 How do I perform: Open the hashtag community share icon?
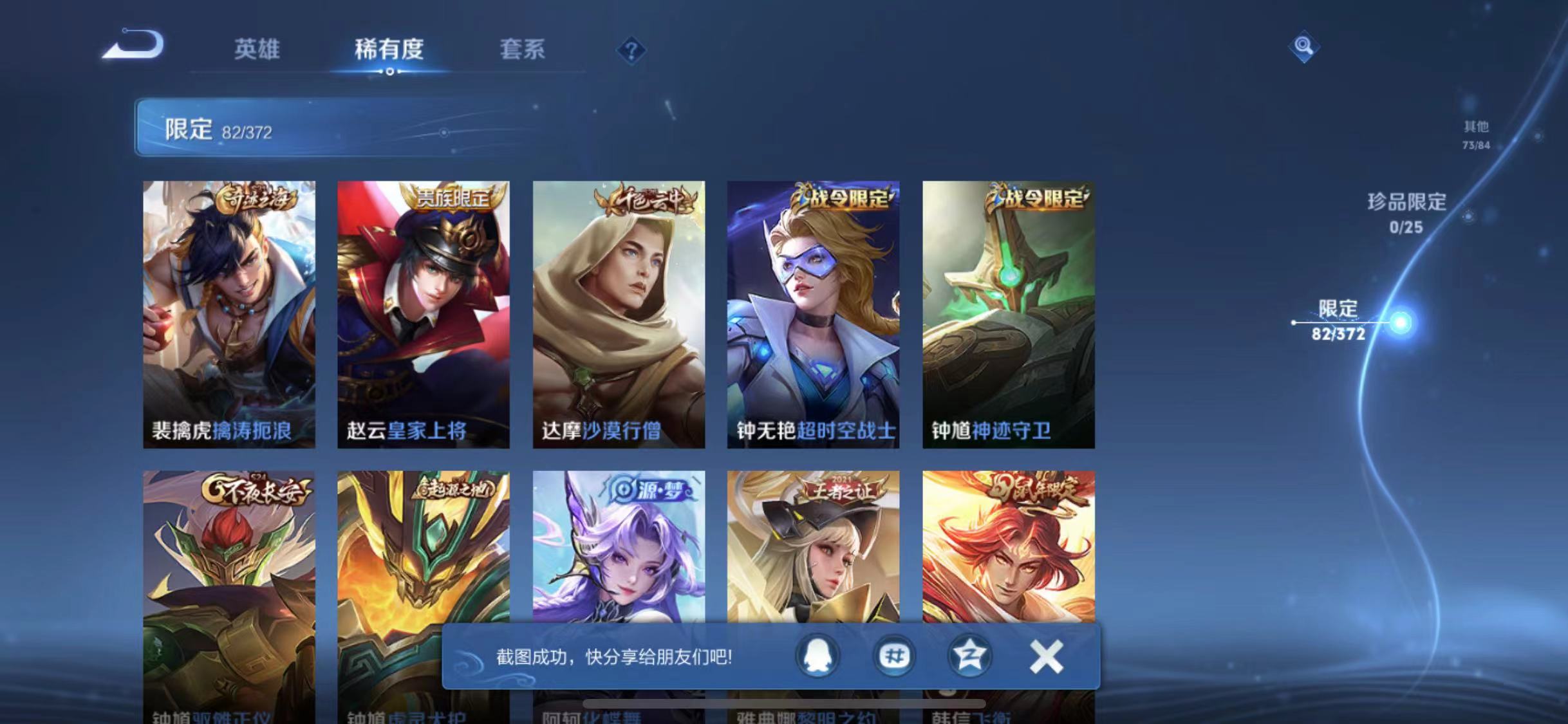click(893, 656)
